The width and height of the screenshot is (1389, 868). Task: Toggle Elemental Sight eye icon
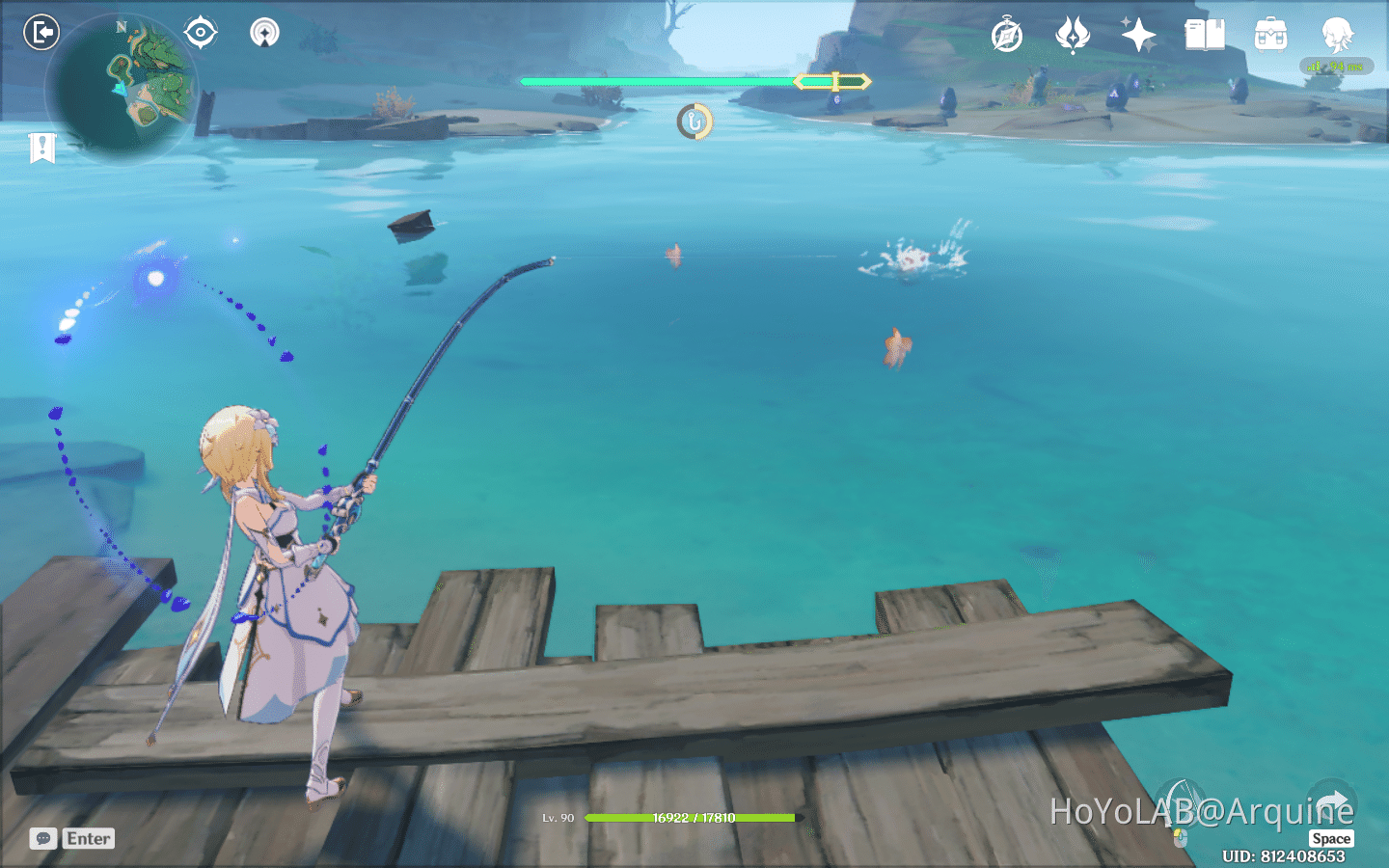click(x=200, y=32)
